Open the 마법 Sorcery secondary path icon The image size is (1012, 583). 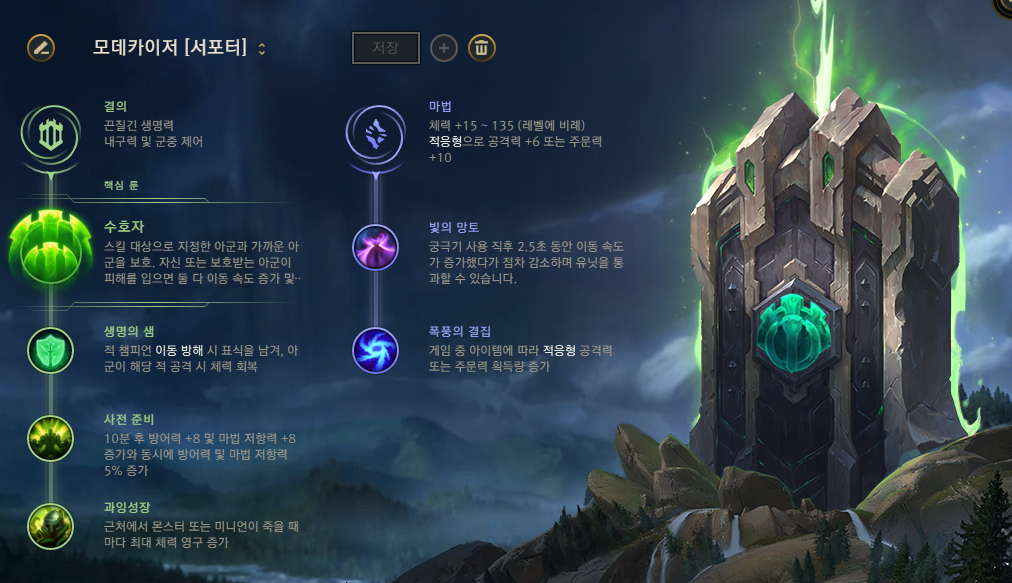point(375,134)
